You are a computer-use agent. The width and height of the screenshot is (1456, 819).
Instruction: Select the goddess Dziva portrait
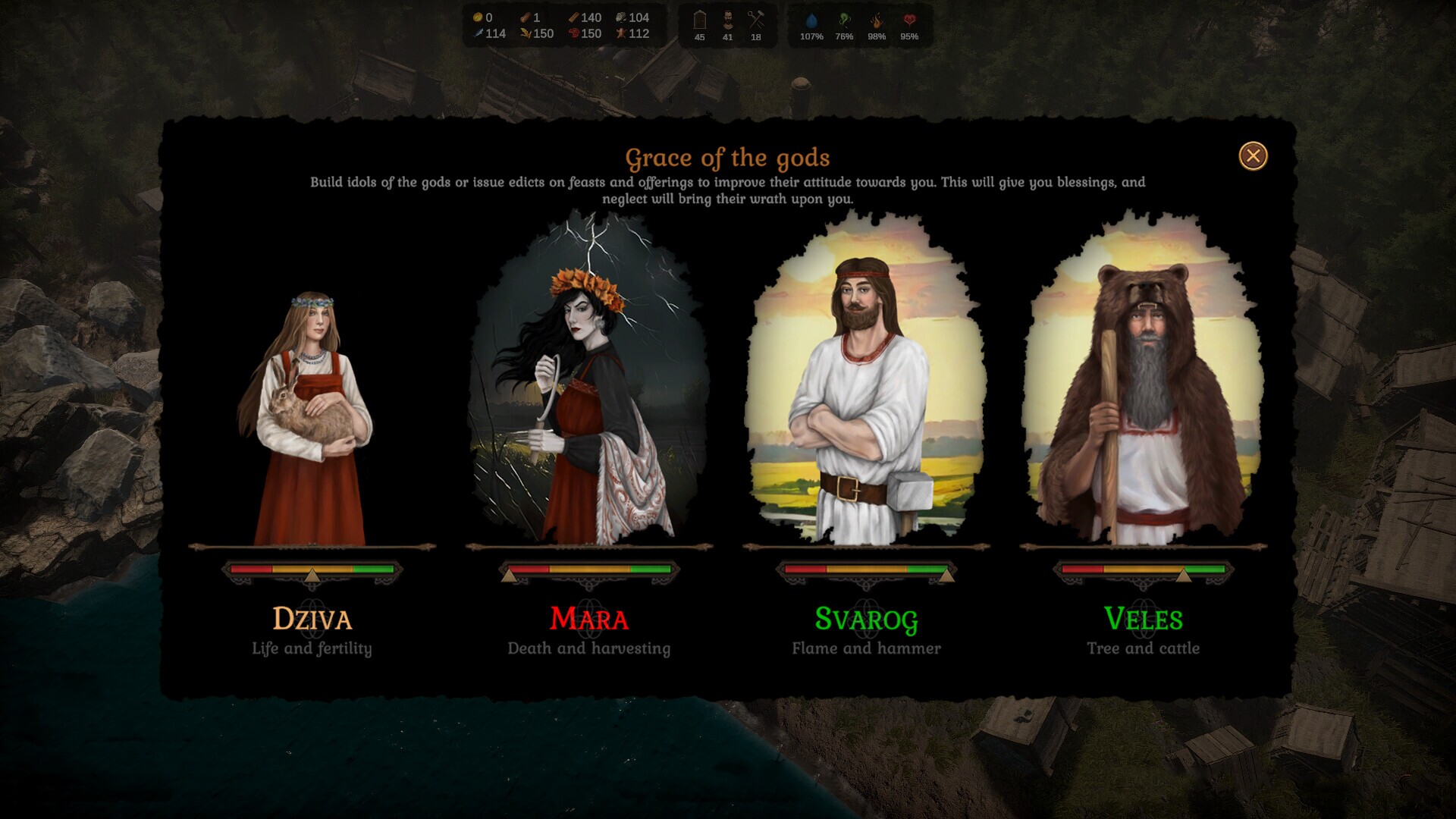click(312, 417)
